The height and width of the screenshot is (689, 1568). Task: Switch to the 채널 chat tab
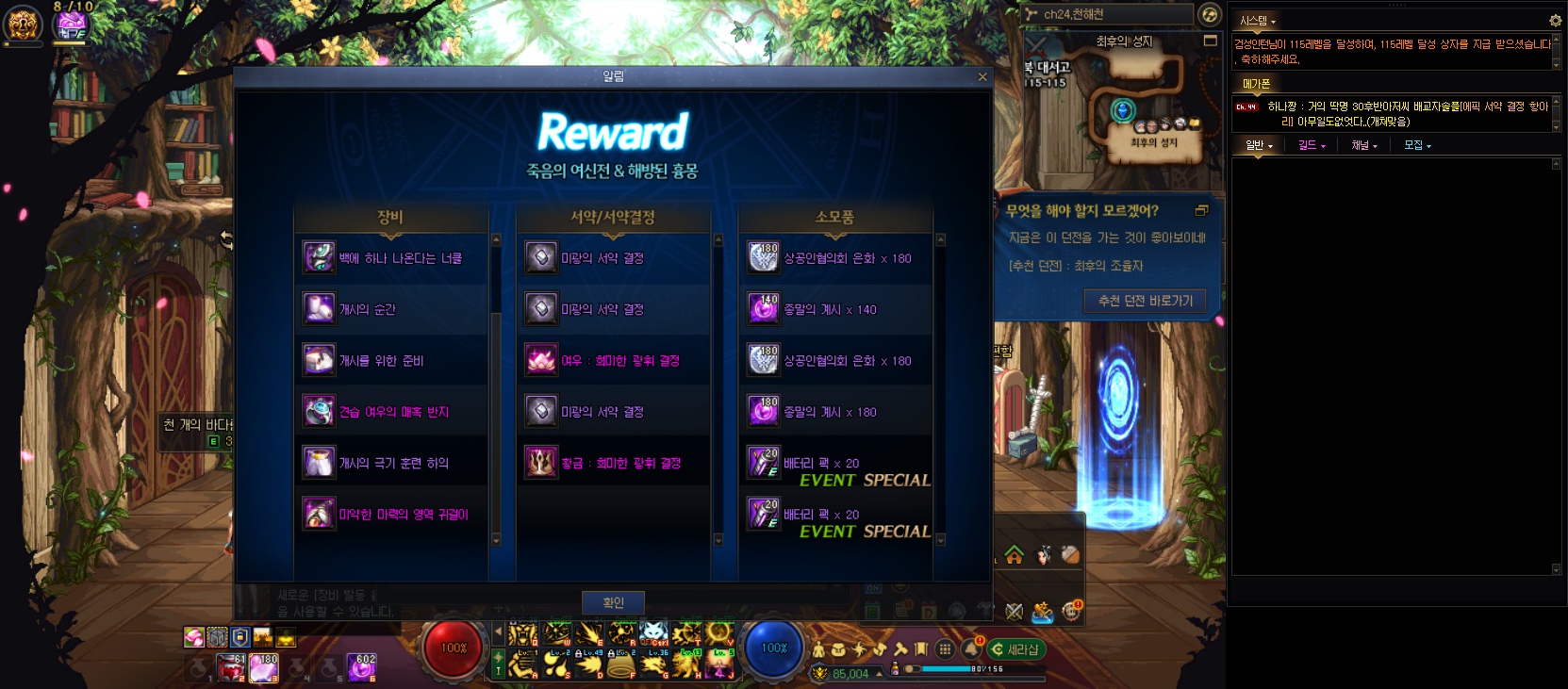point(1363,145)
